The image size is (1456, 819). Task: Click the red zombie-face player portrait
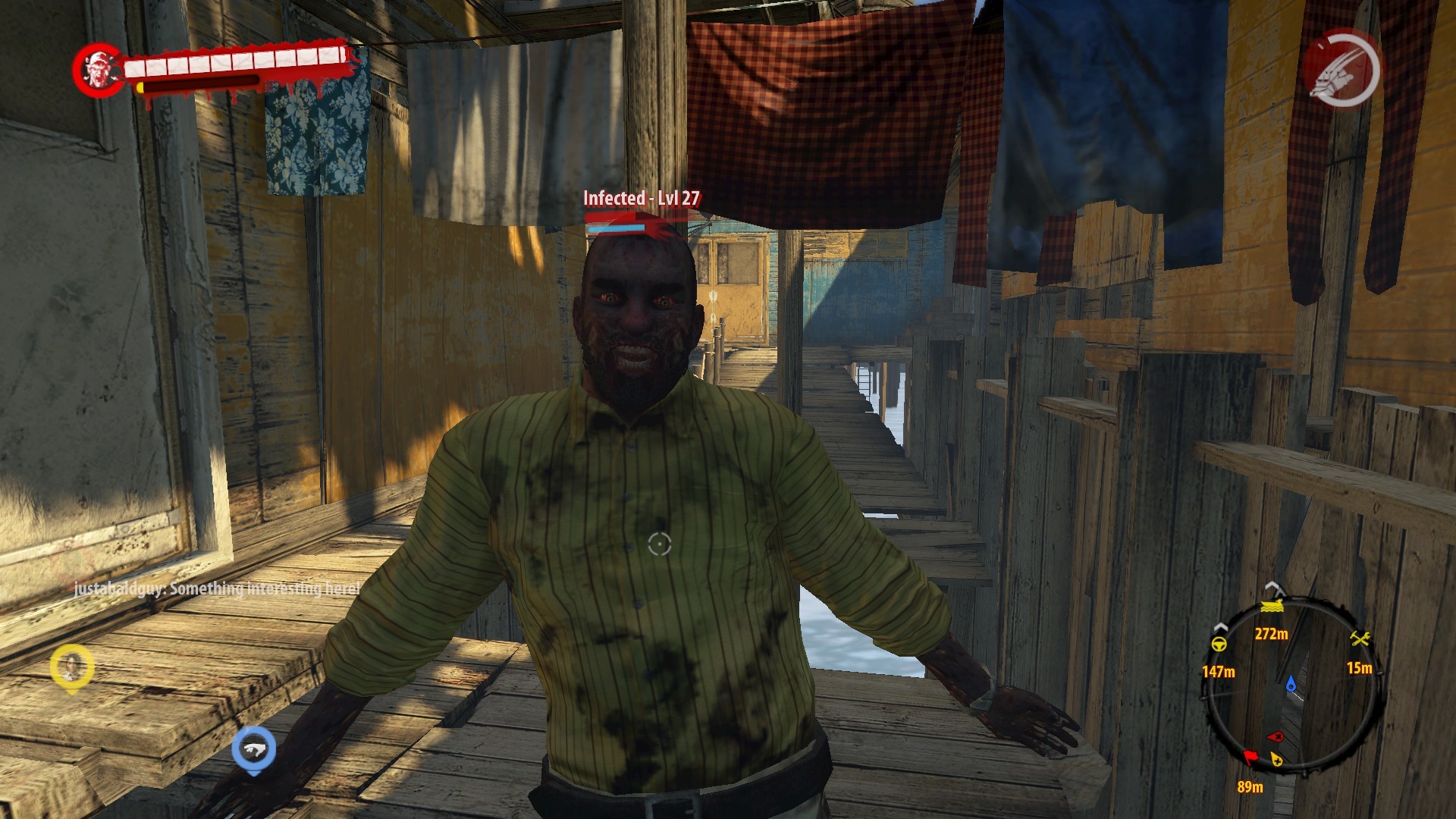[99, 70]
